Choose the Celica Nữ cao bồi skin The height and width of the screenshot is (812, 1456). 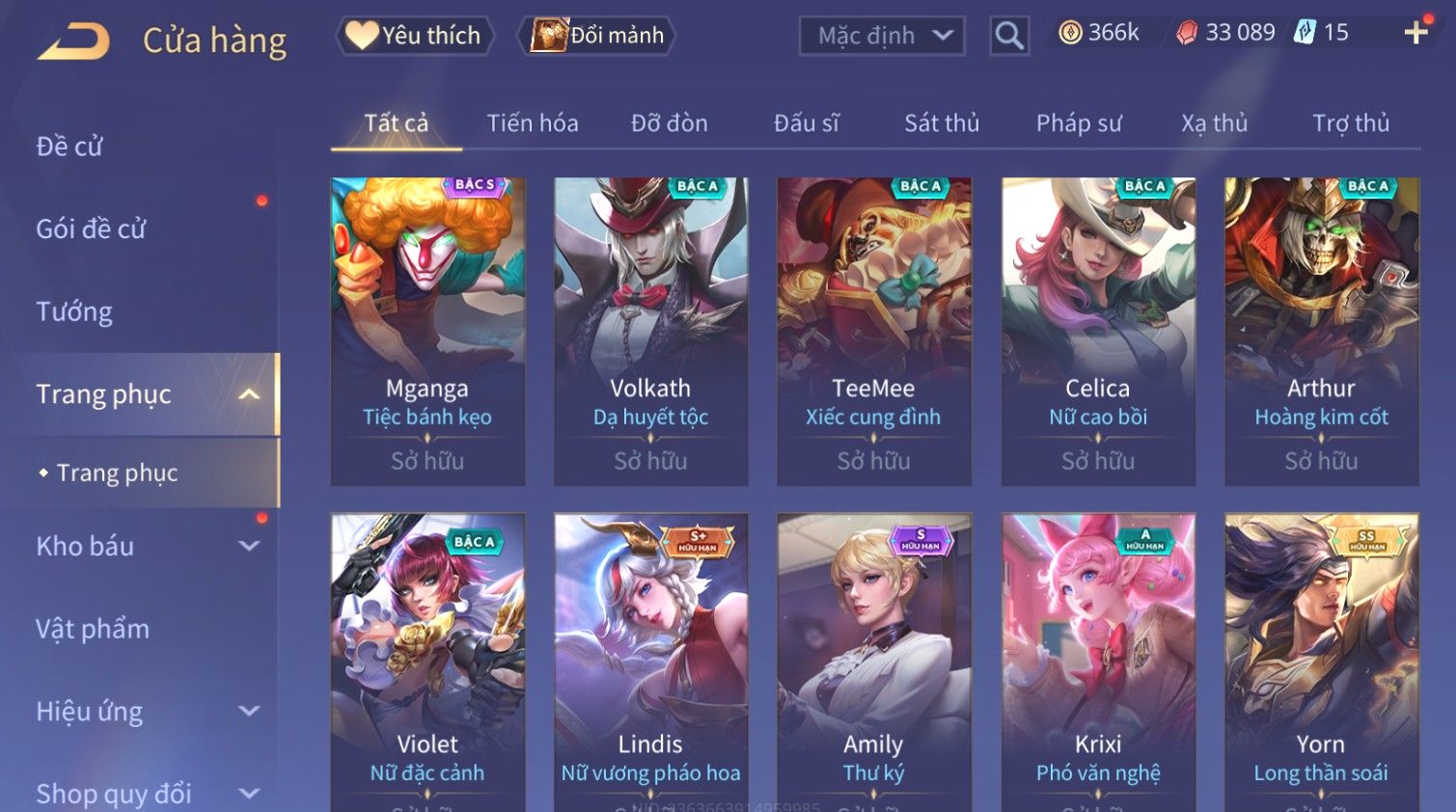(x=1098, y=330)
